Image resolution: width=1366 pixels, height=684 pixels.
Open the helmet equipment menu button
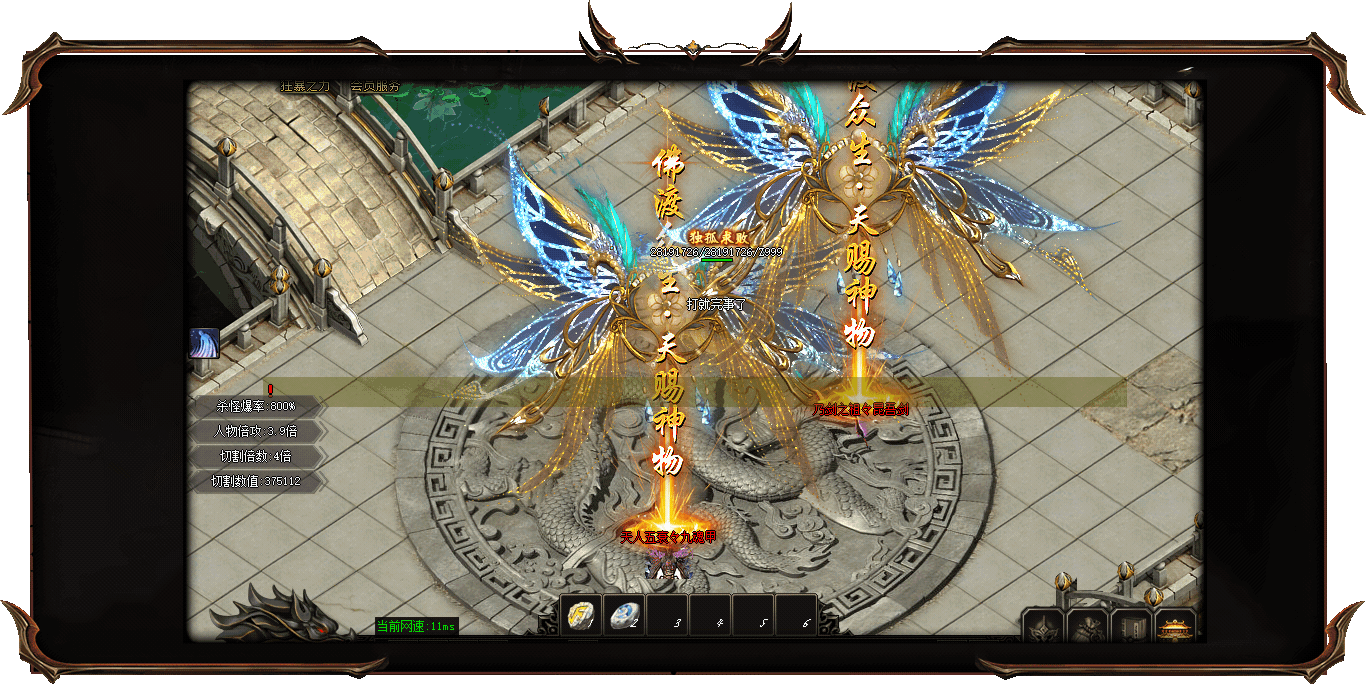(x=1042, y=627)
